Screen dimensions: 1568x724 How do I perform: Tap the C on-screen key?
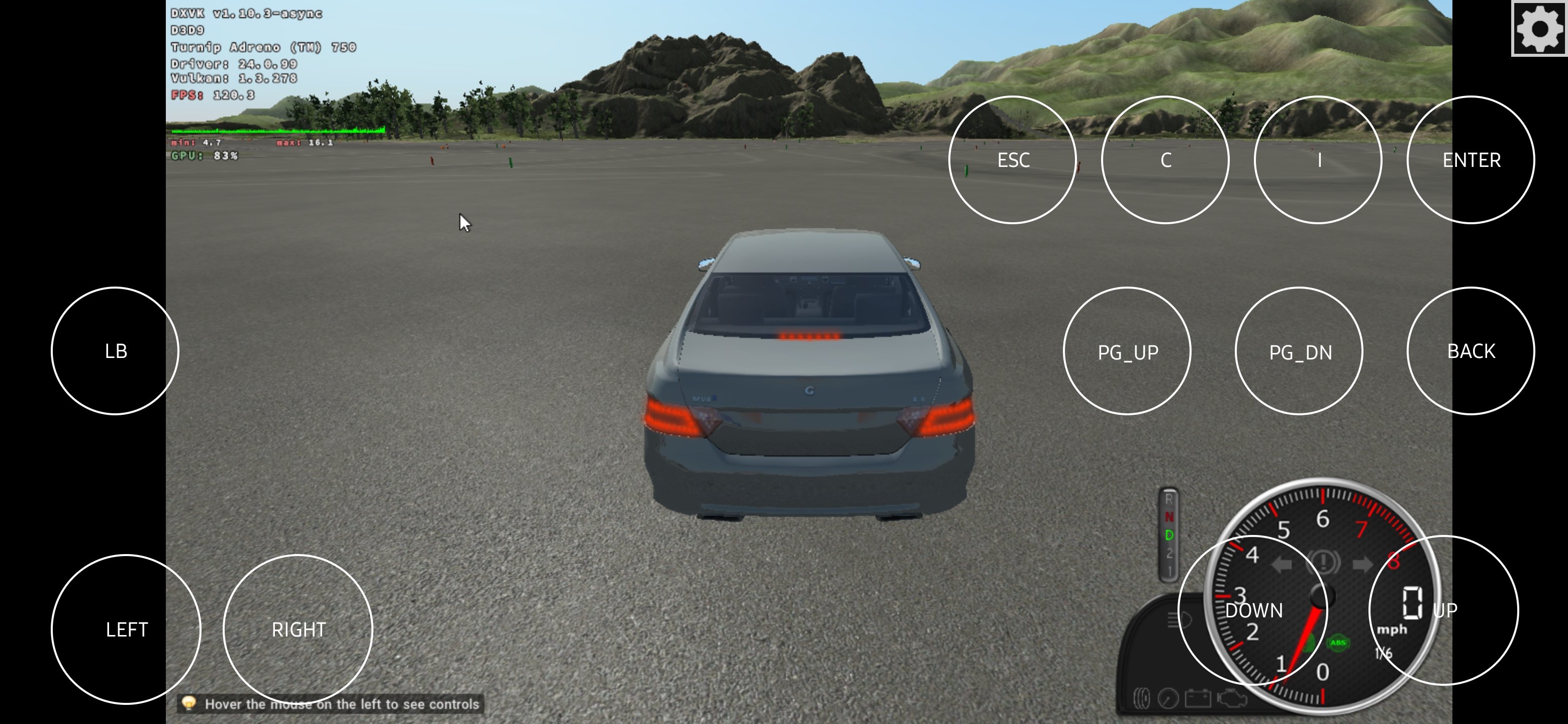pyautogui.click(x=1165, y=159)
